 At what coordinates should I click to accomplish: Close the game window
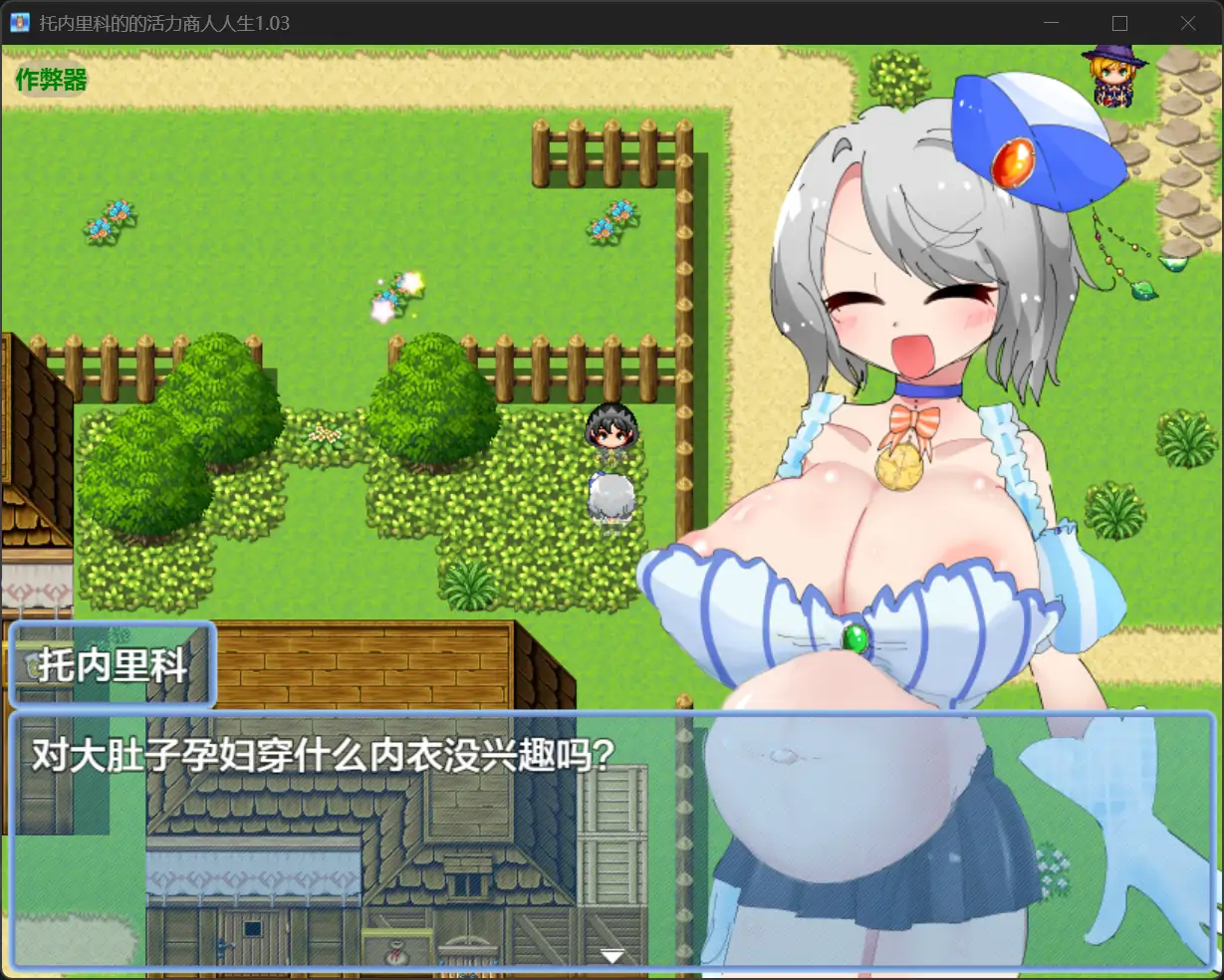1187,23
